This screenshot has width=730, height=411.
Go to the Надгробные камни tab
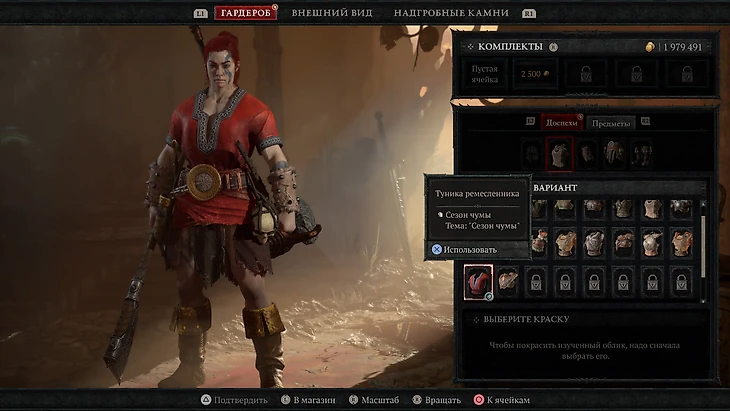[451, 13]
